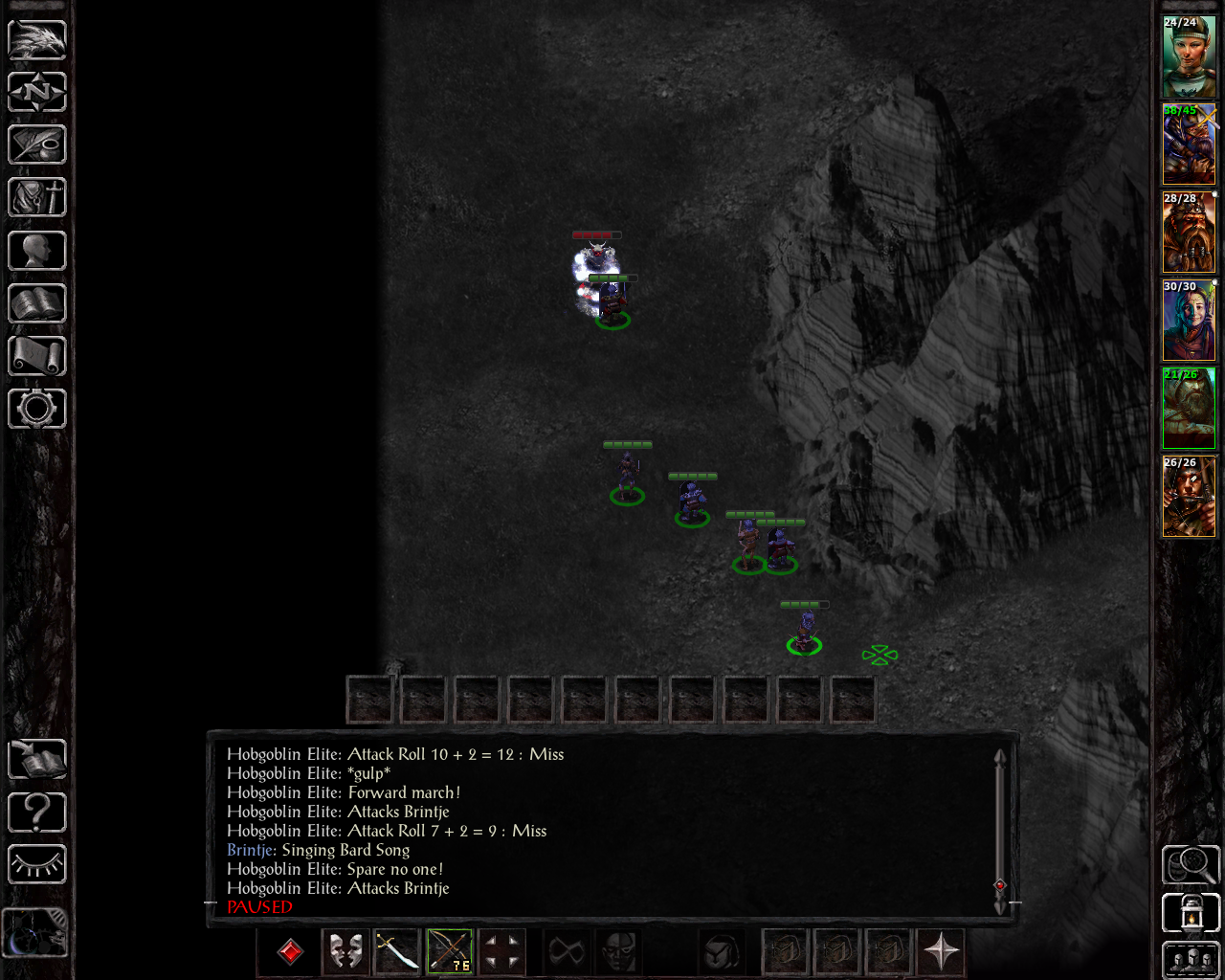Open game options with the gear button
The image size is (1225, 980).
[37, 409]
